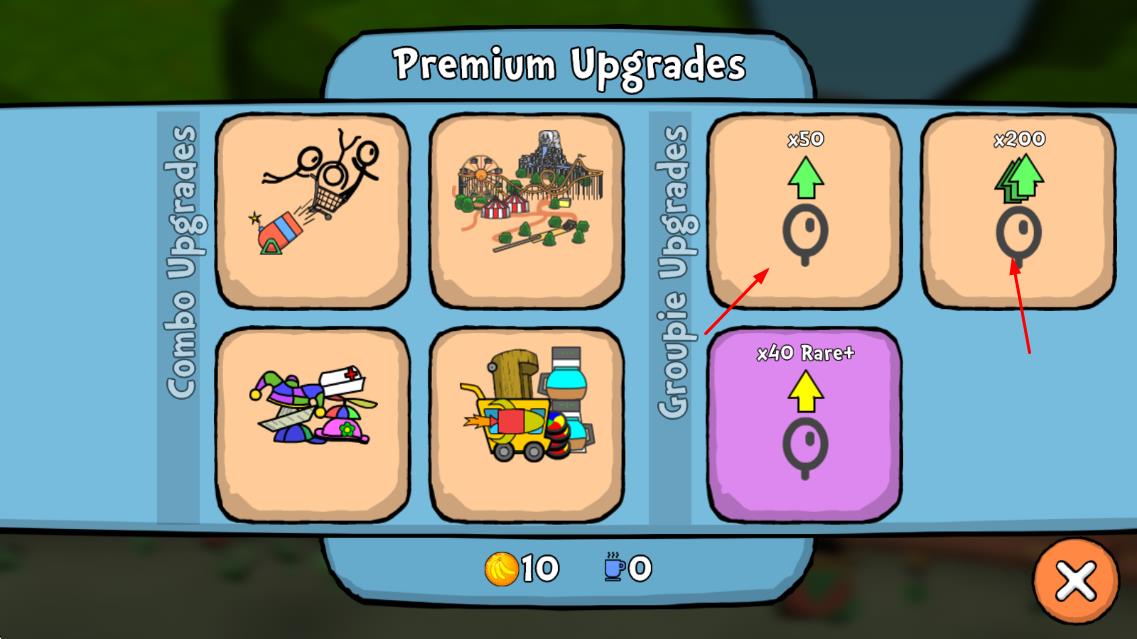Open the item-loaded cart upgrade
The height and width of the screenshot is (639, 1137).
click(x=527, y=424)
